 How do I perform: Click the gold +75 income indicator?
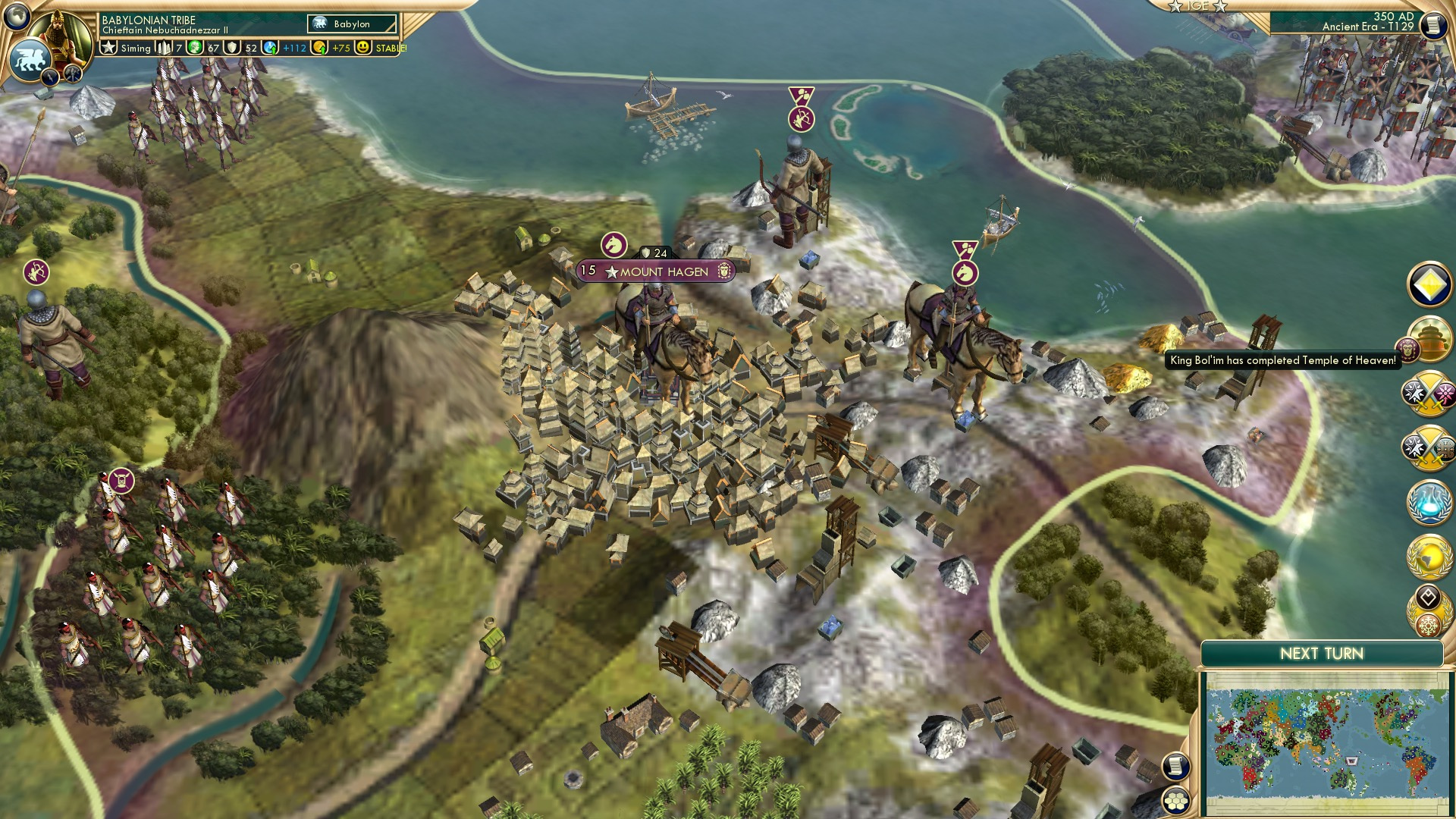334,47
